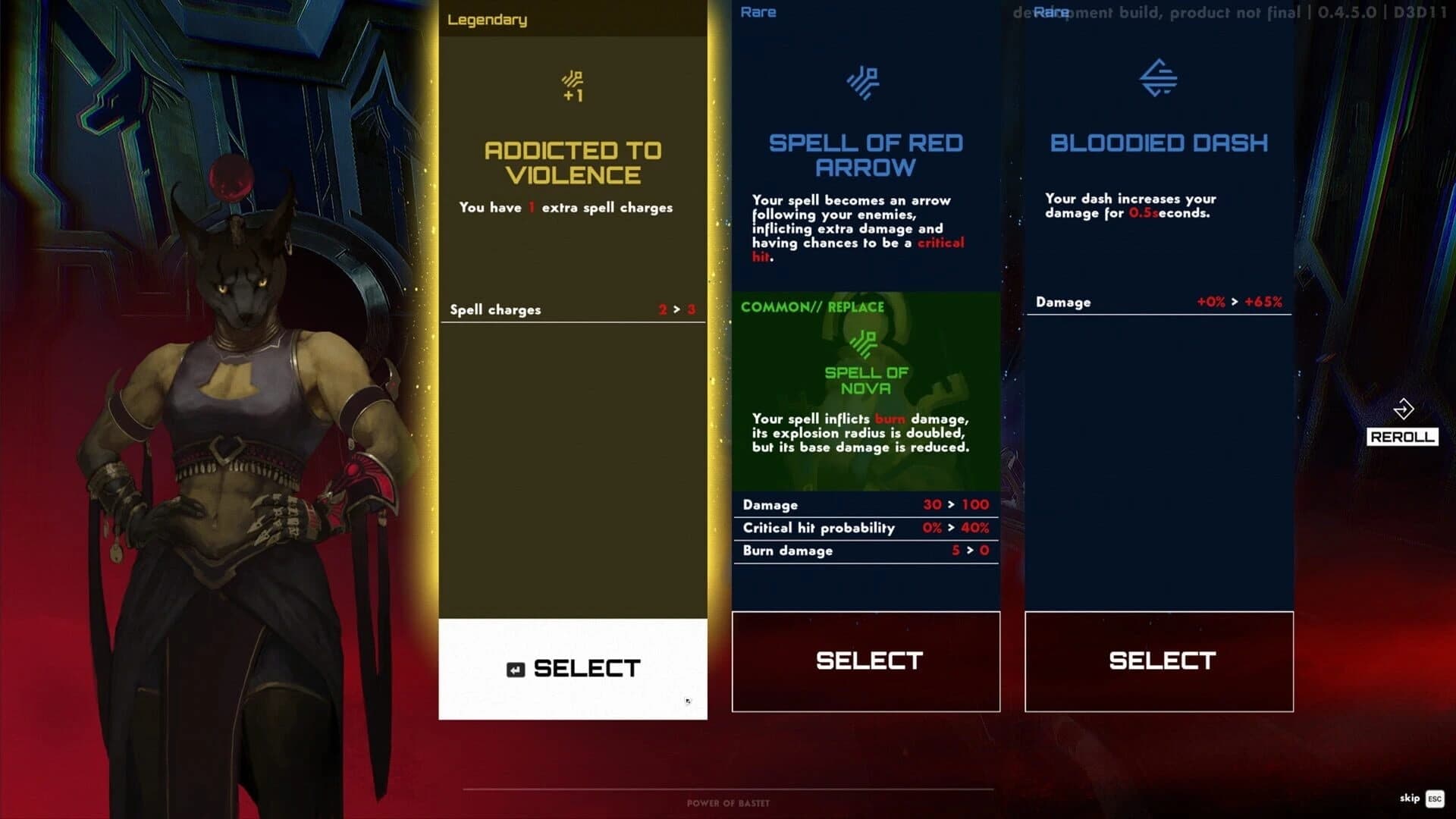The image size is (1456, 819).
Task: Click the reroll arrow icon above REROLL
Action: [x=1404, y=410]
